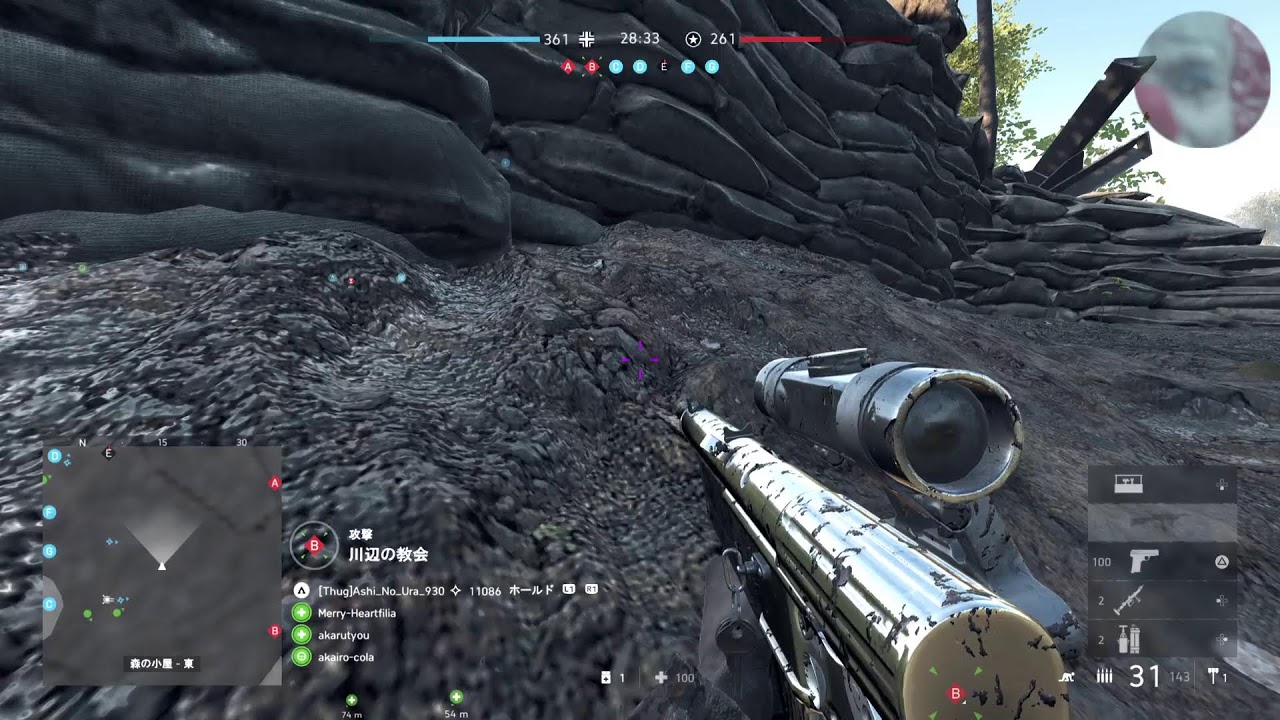Viewport: 1280px width, 720px height.
Task: Select capture flag D in top bar
Action: point(640,67)
